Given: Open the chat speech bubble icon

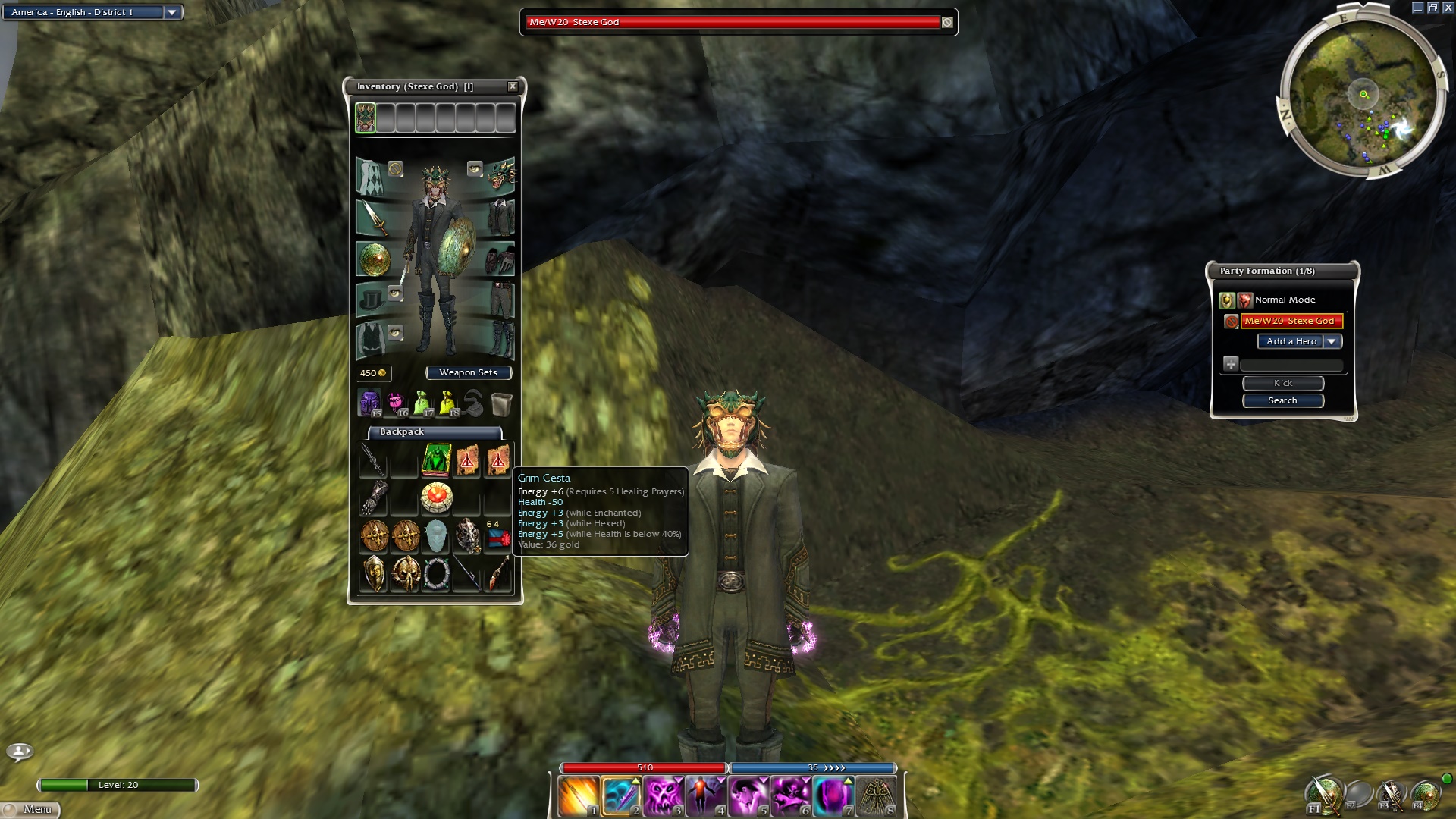Looking at the screenshot, I should pyautogui.click(x=20, y=751).
